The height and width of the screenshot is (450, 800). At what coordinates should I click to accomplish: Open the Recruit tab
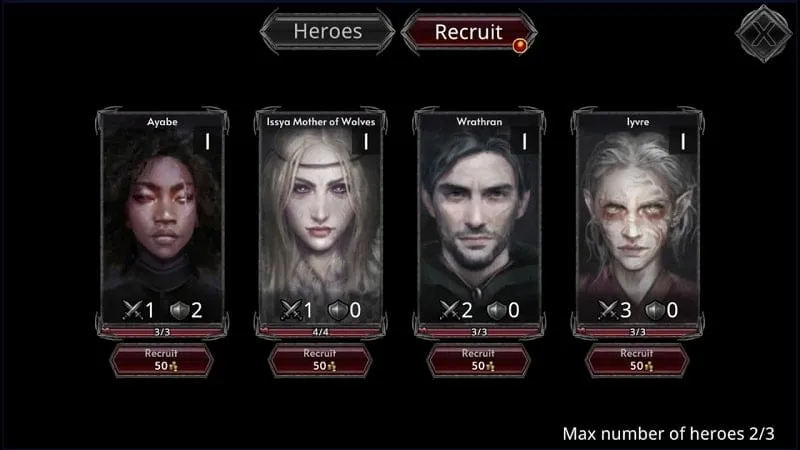(x=467, y=31)
